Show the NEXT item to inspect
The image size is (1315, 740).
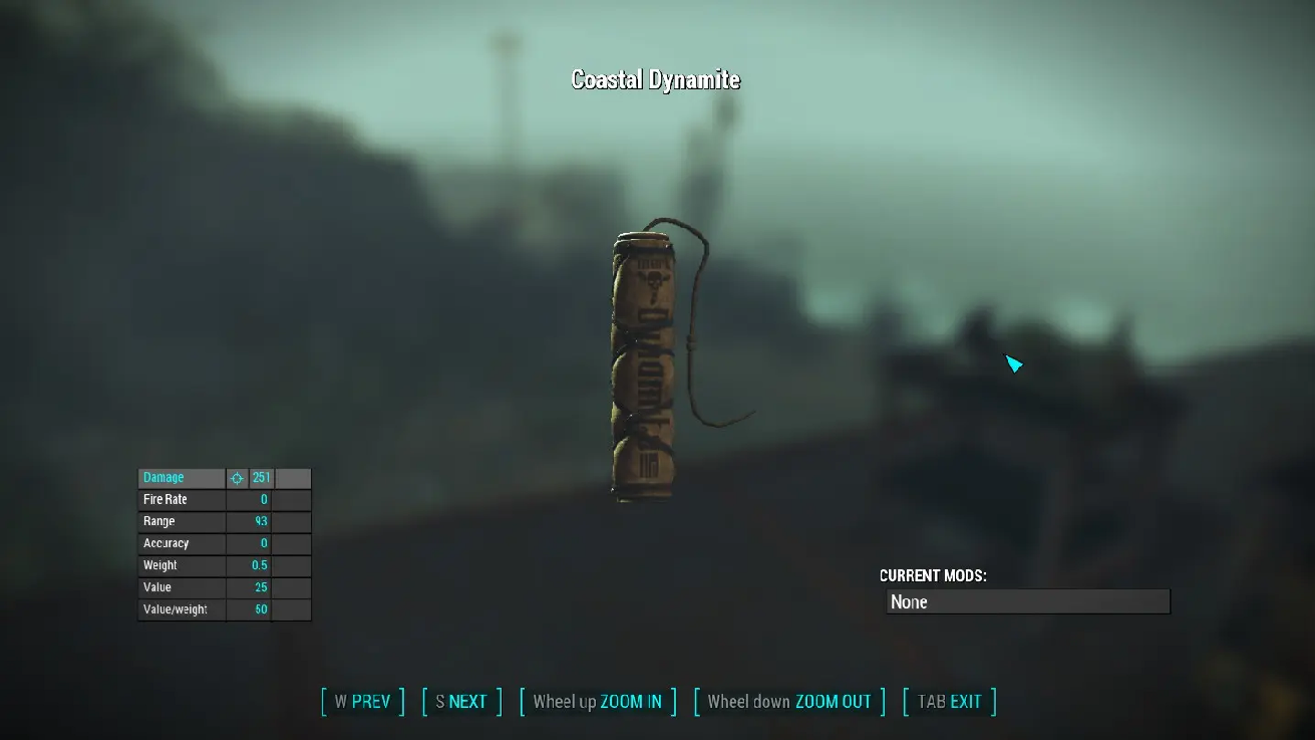[x=461, y=701]
